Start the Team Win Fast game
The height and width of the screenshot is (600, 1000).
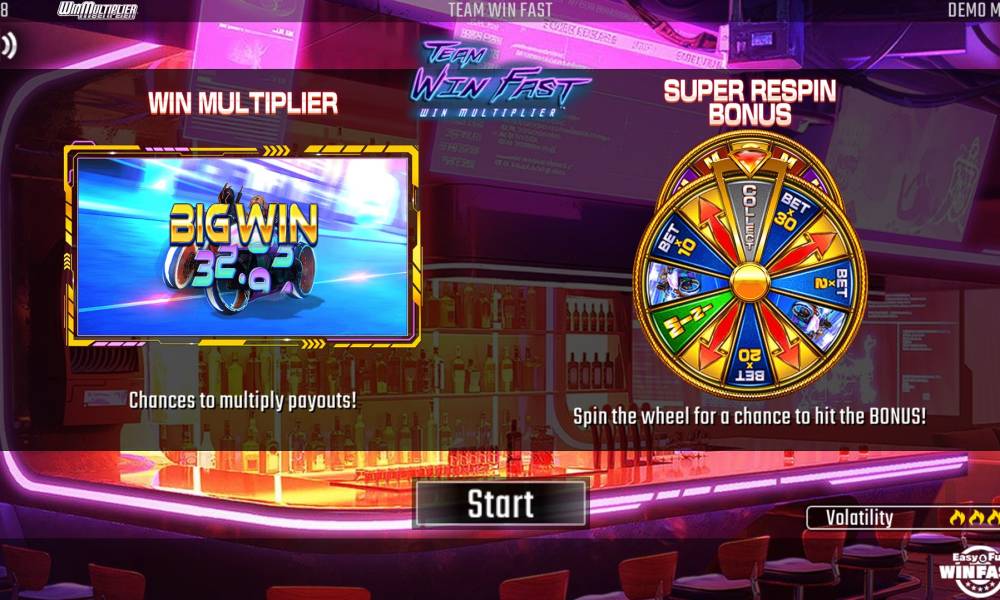(x=501, y=503)
